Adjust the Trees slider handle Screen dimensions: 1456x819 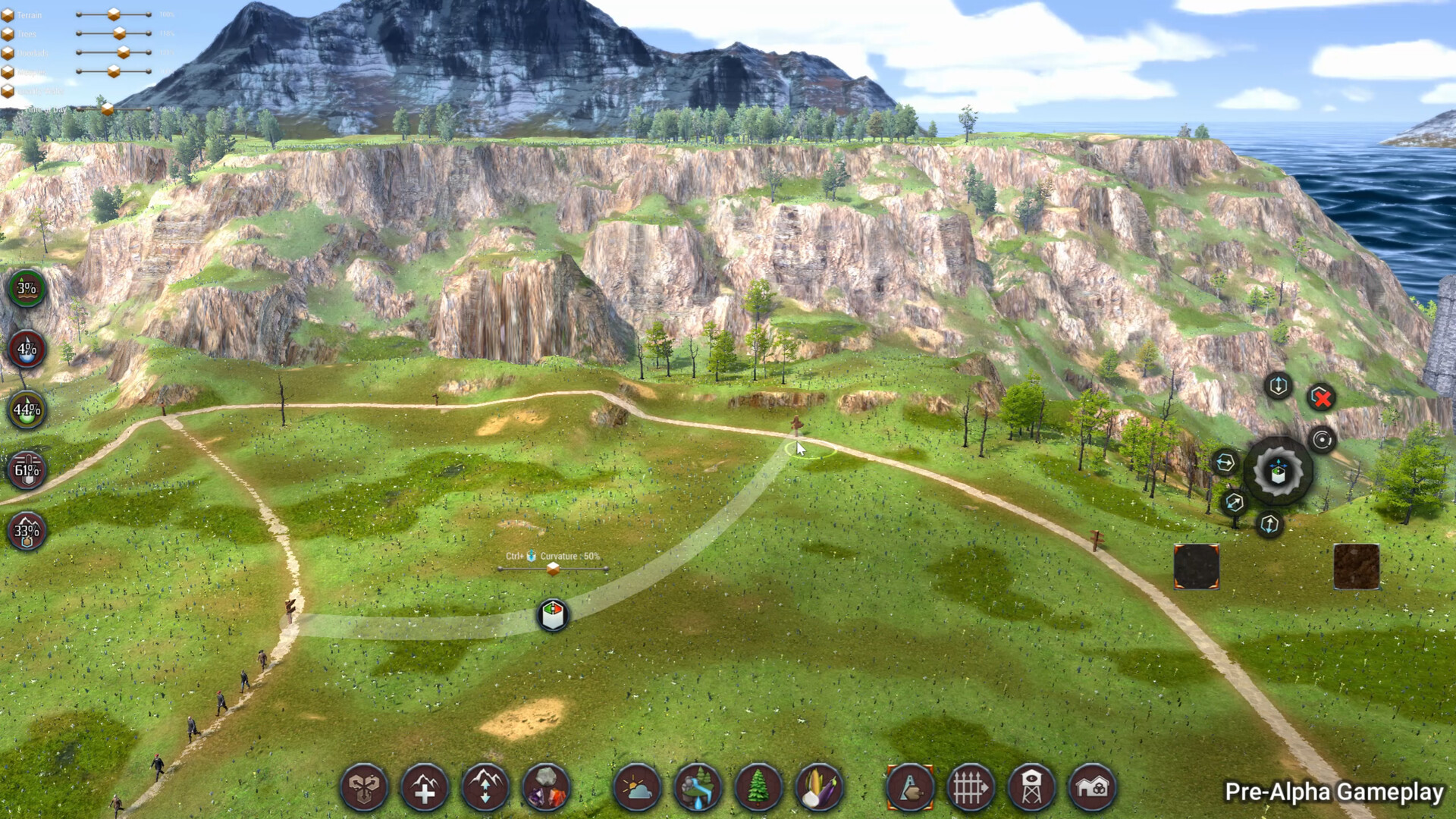click(x=119, y=33)
